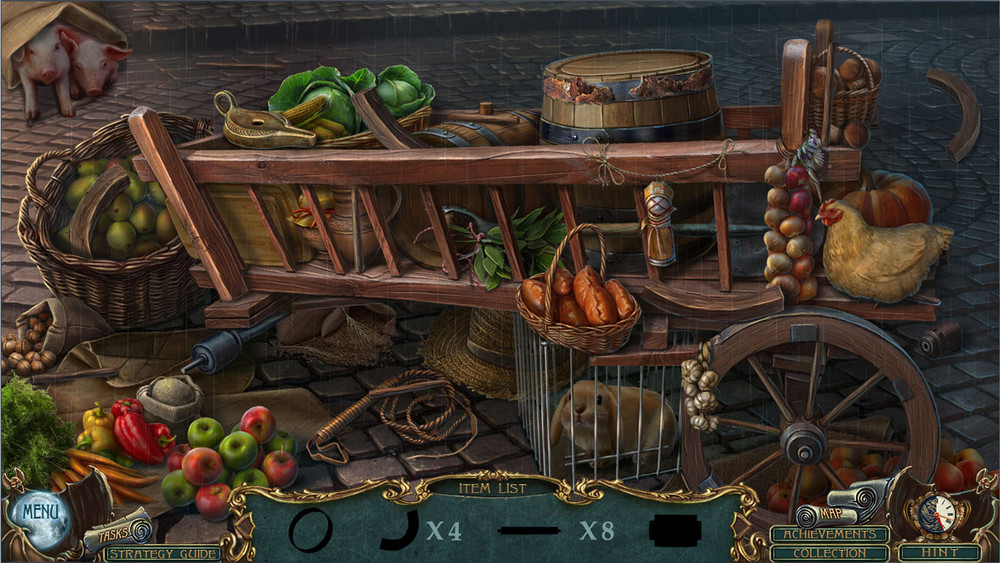View the Achievements screen
This screenshot has width=1000, height=563.
click(x=830, y=535)
